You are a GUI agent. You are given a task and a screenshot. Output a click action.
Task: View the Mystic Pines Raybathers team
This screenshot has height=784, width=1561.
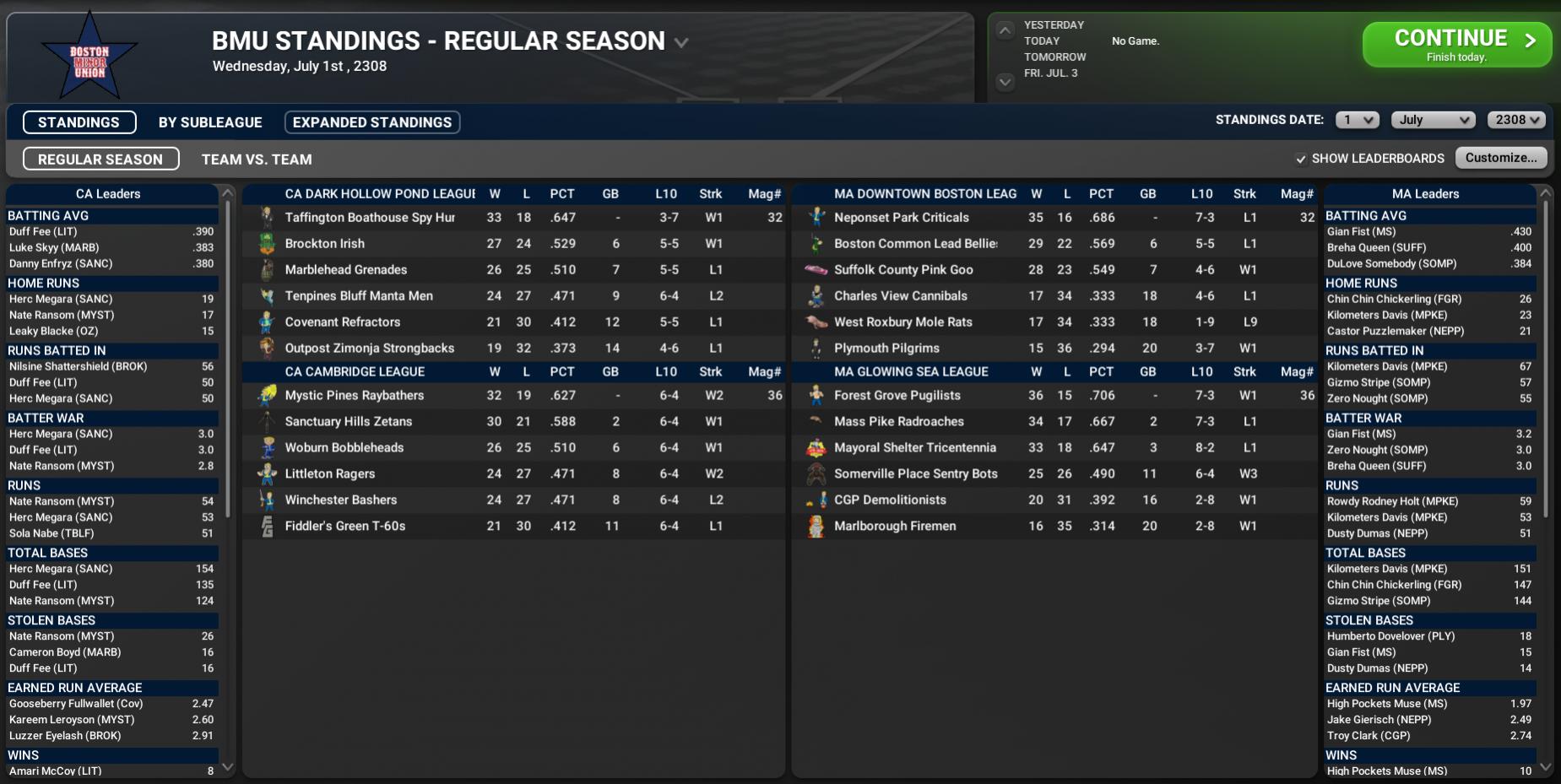pos(354,396)
